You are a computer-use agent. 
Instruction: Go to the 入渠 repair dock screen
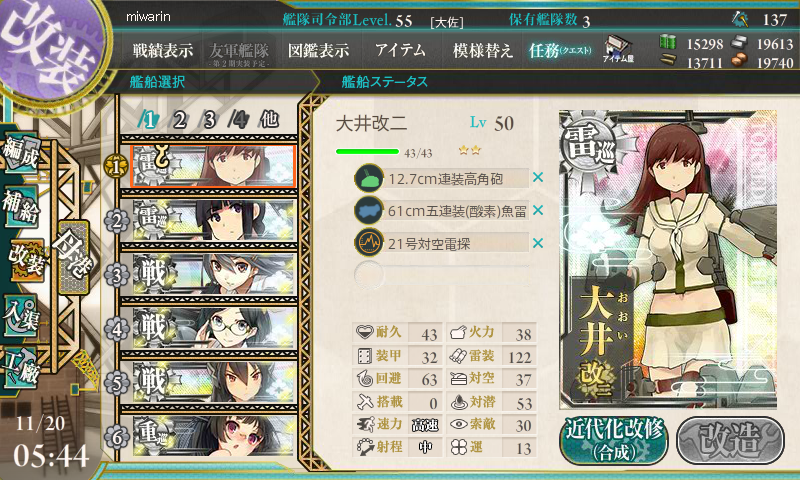coord(24,312)
